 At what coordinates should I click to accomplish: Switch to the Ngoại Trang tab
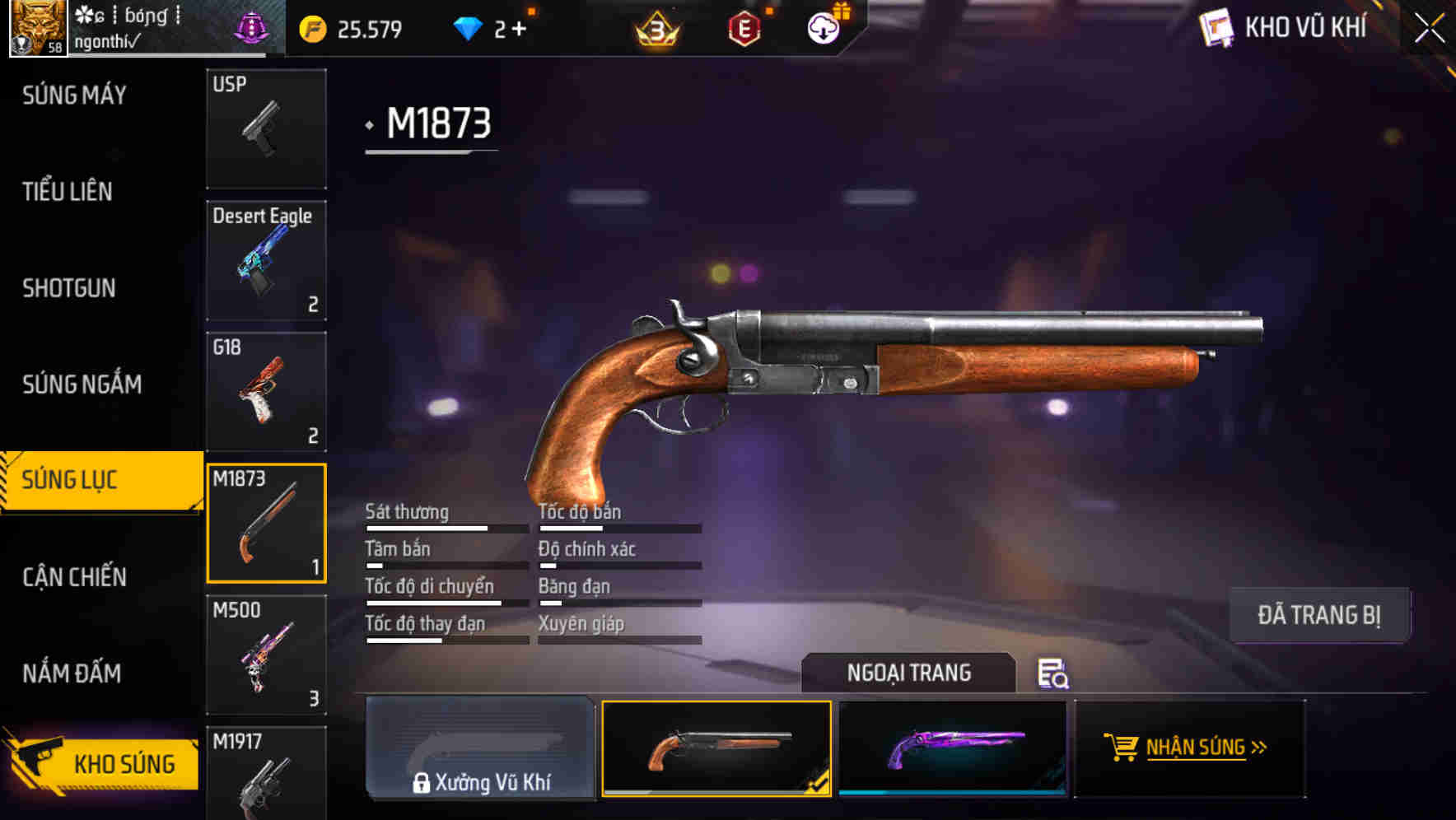point(908,673)
